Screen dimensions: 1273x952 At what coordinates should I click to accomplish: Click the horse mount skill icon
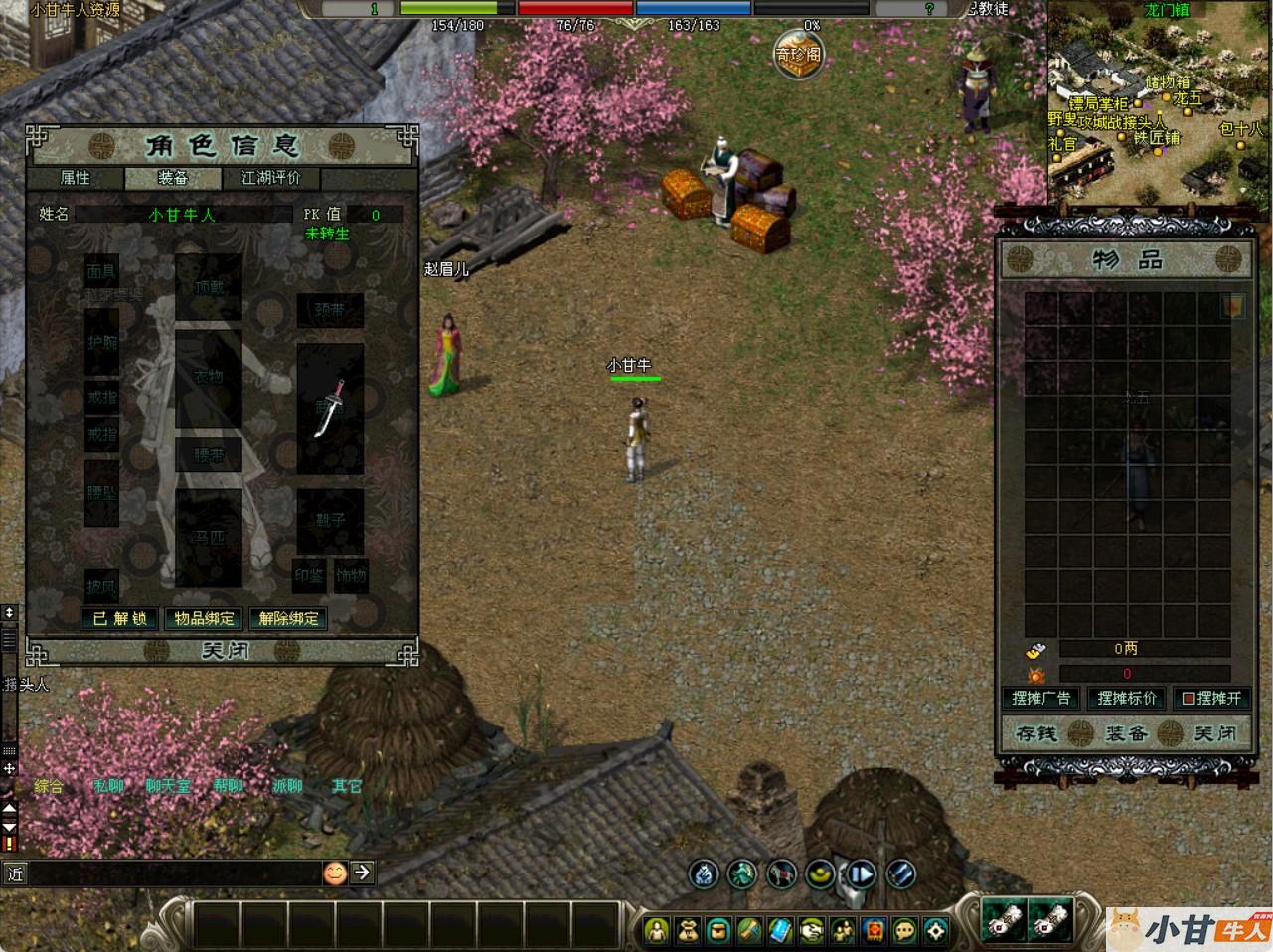tap(781, 873)
